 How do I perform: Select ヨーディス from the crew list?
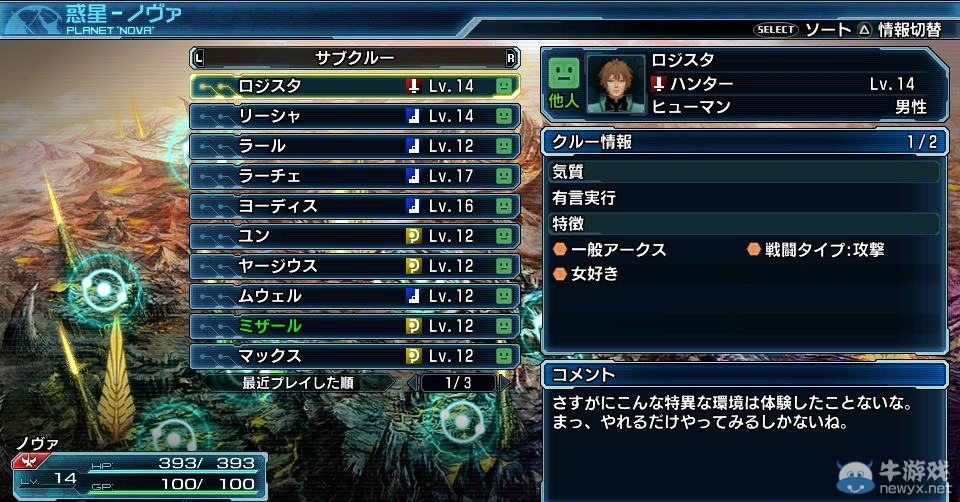pos(354,206)
